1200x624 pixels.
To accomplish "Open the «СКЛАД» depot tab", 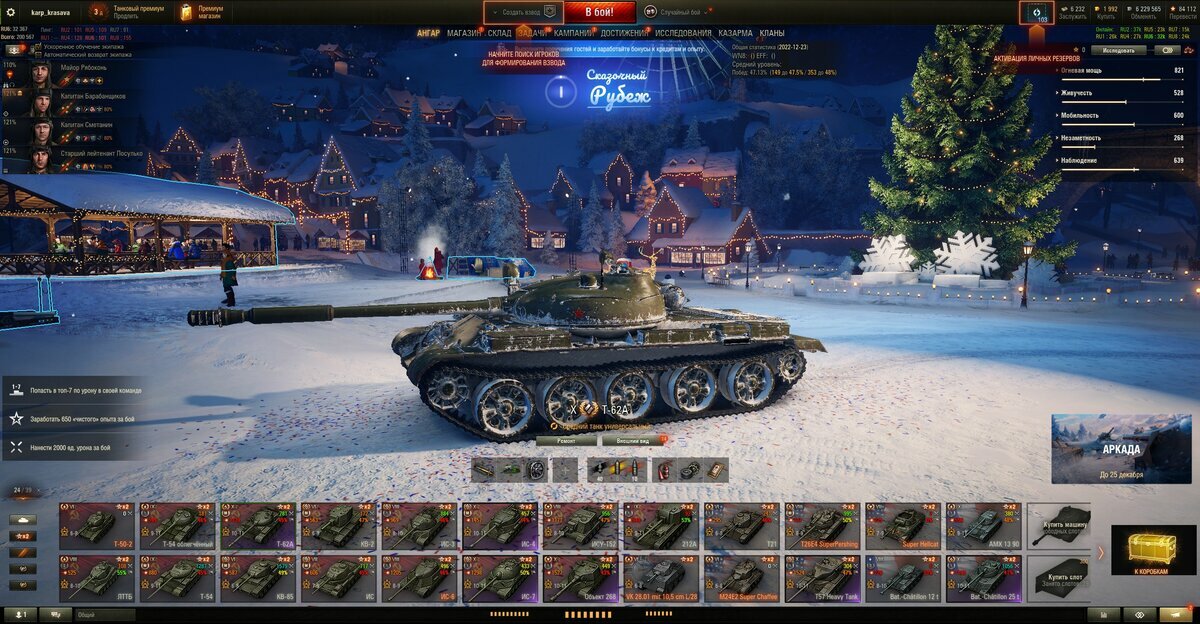I will coord(499,33).
